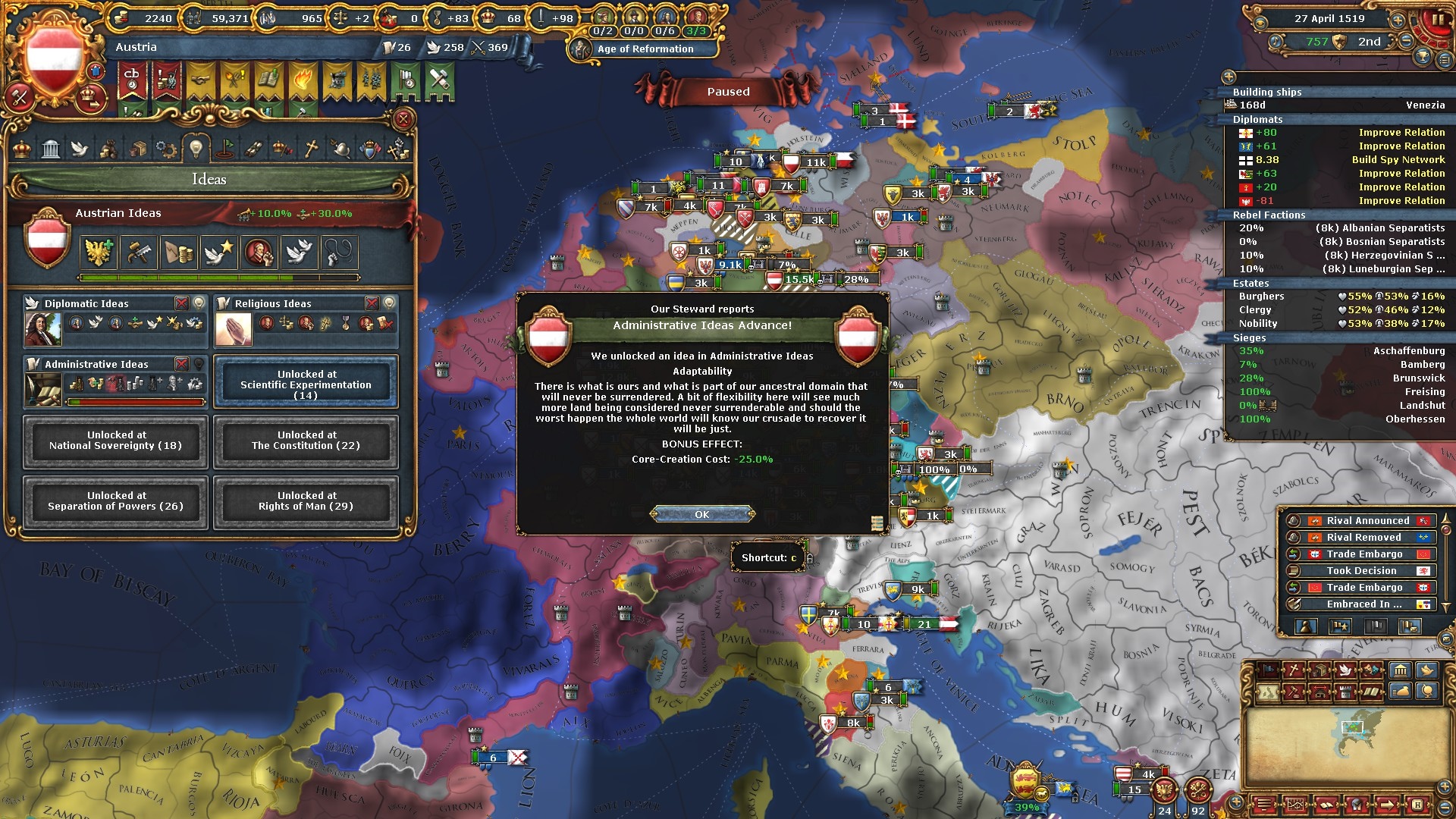1456x819 pixels.
Task: Choose the National Sovereignty (18) idea slot
Action: click(115, 441)
